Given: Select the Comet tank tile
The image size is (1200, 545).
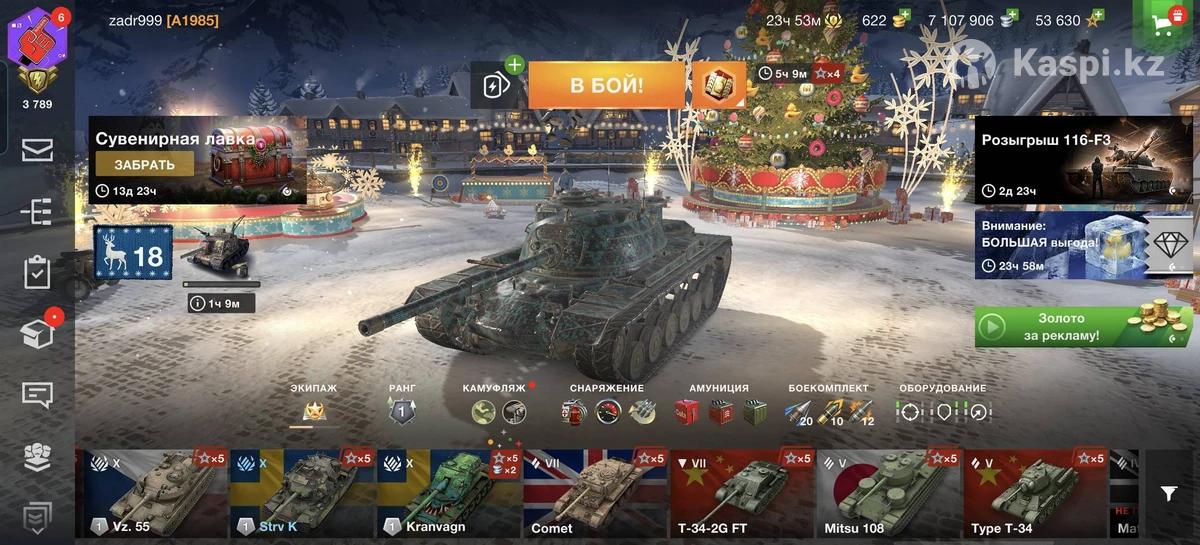Looking at the screenshot, I should pyautogui.click(x=594, y=493).
